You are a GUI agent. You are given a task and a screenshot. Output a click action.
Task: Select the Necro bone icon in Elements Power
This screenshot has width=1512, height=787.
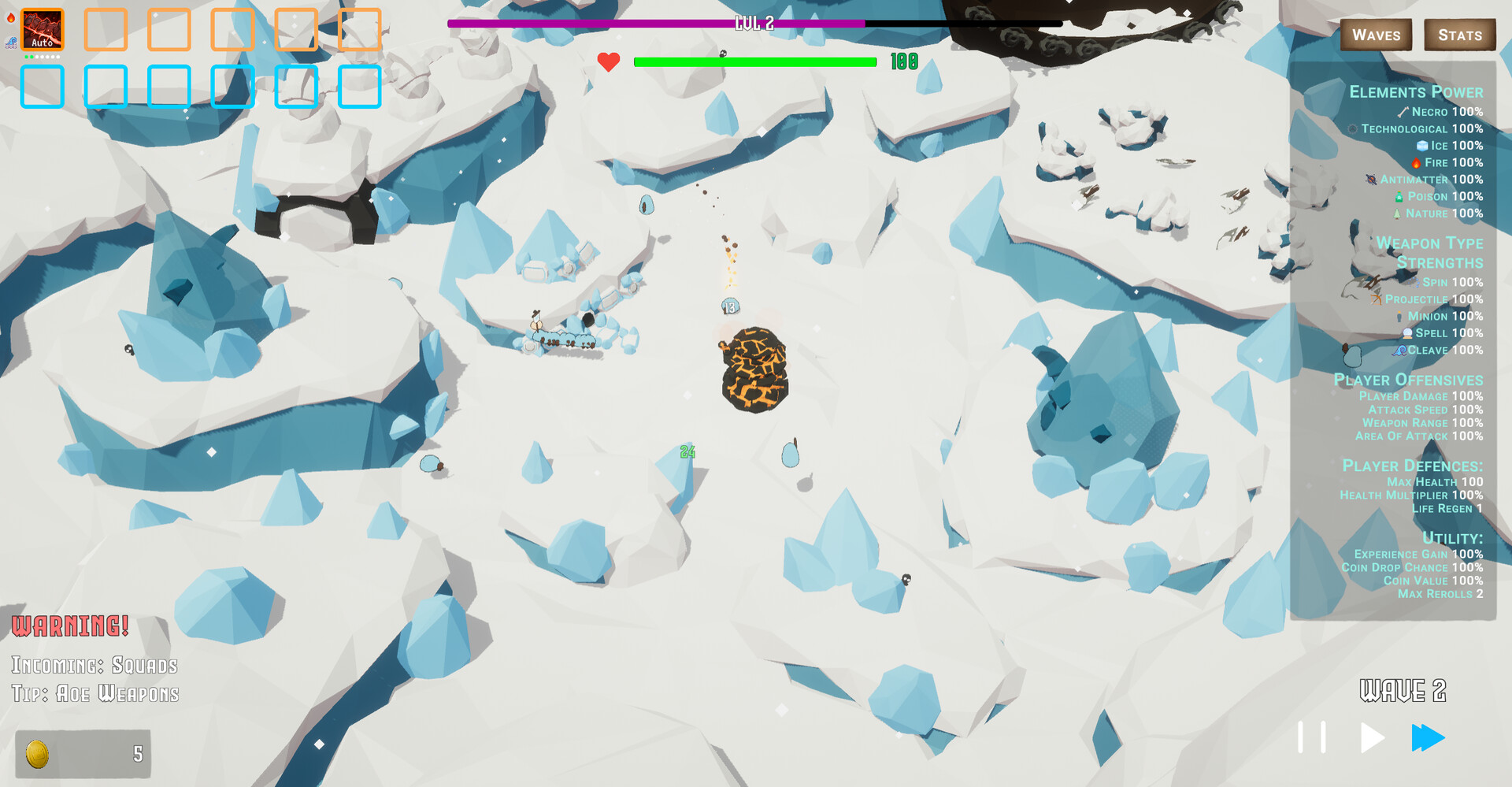click(1403, 112)
